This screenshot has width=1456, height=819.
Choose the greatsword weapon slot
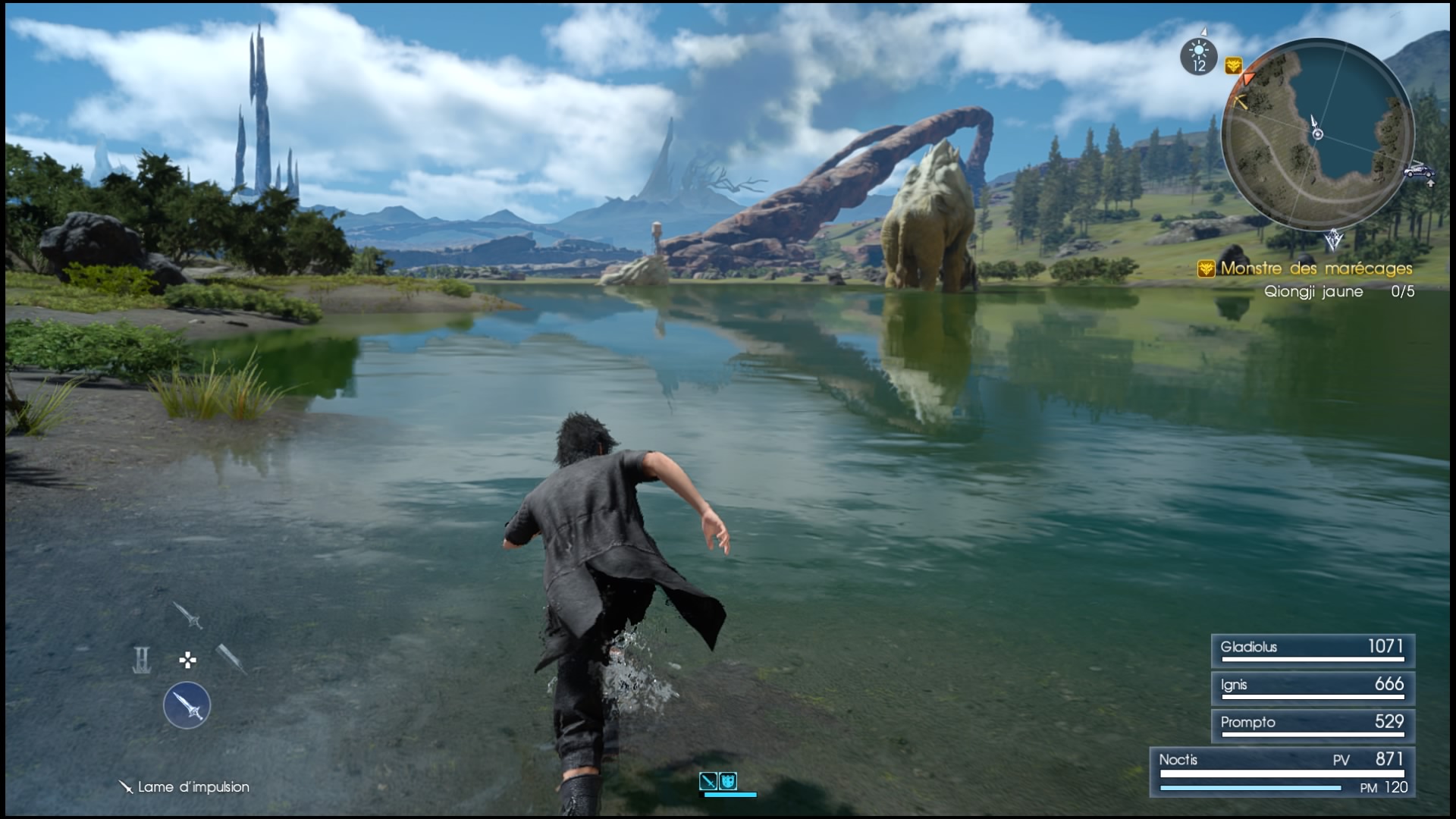[x=230, y=659]
